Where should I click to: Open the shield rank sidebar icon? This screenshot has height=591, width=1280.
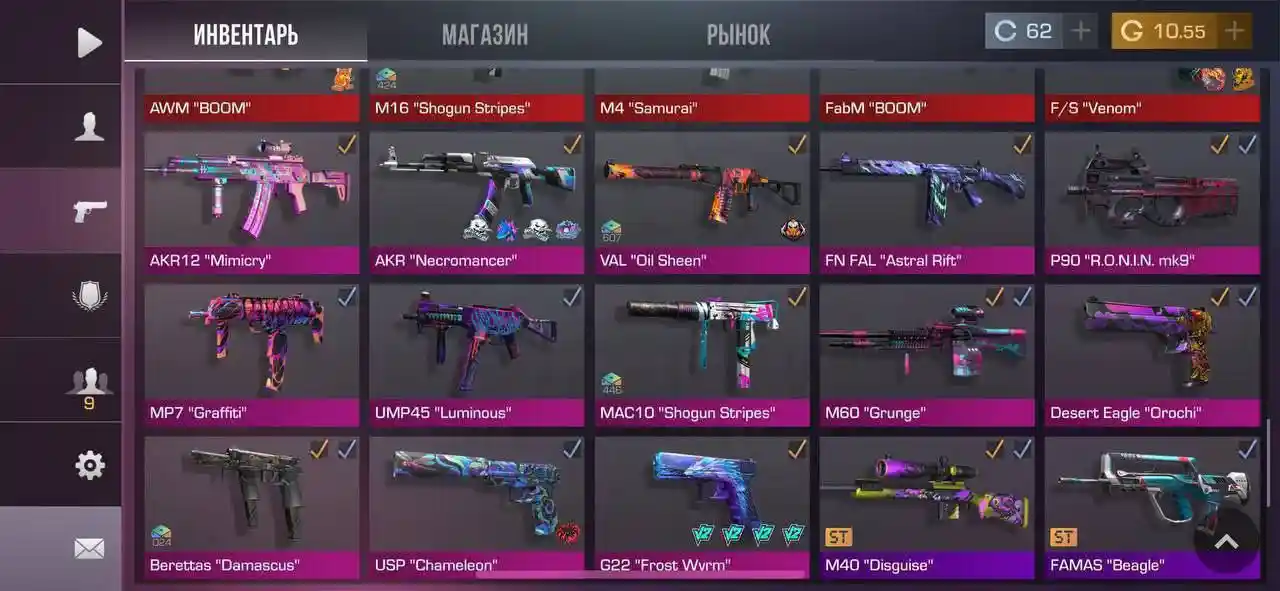(89, 296)
